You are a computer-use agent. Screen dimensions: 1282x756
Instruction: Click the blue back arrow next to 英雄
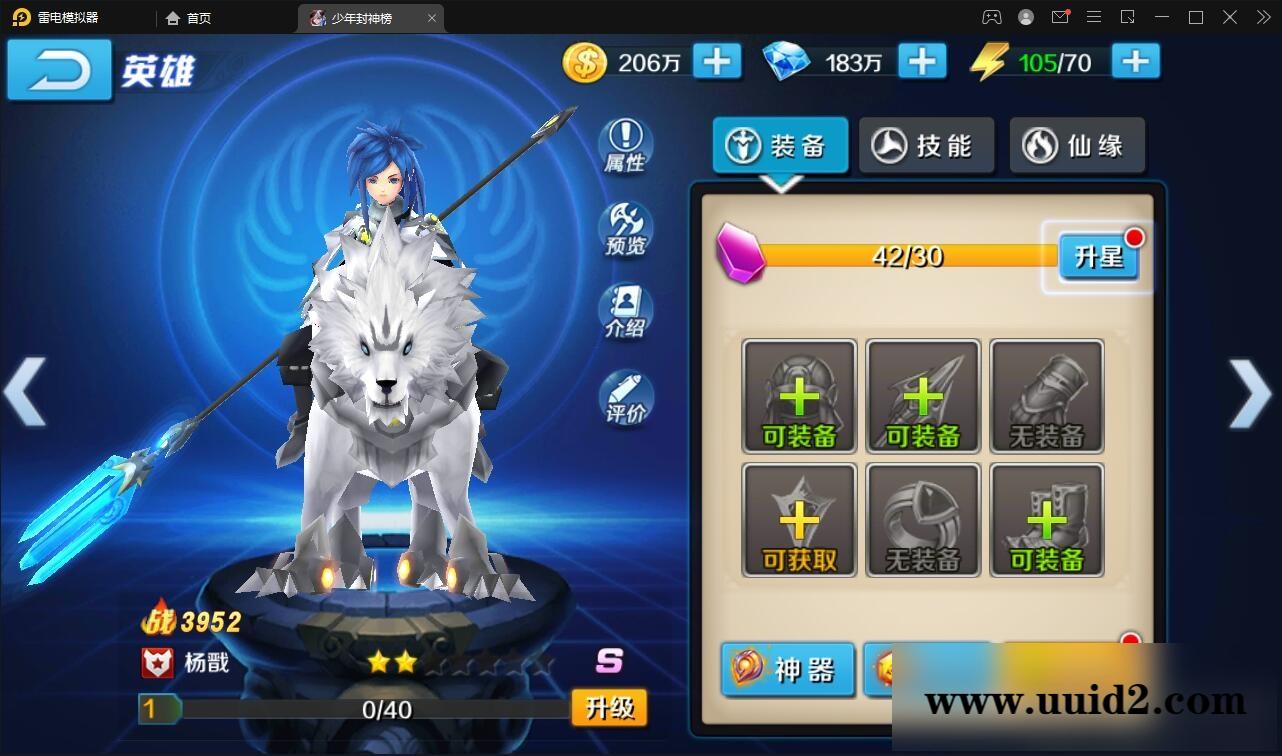(x=57, y=70)
